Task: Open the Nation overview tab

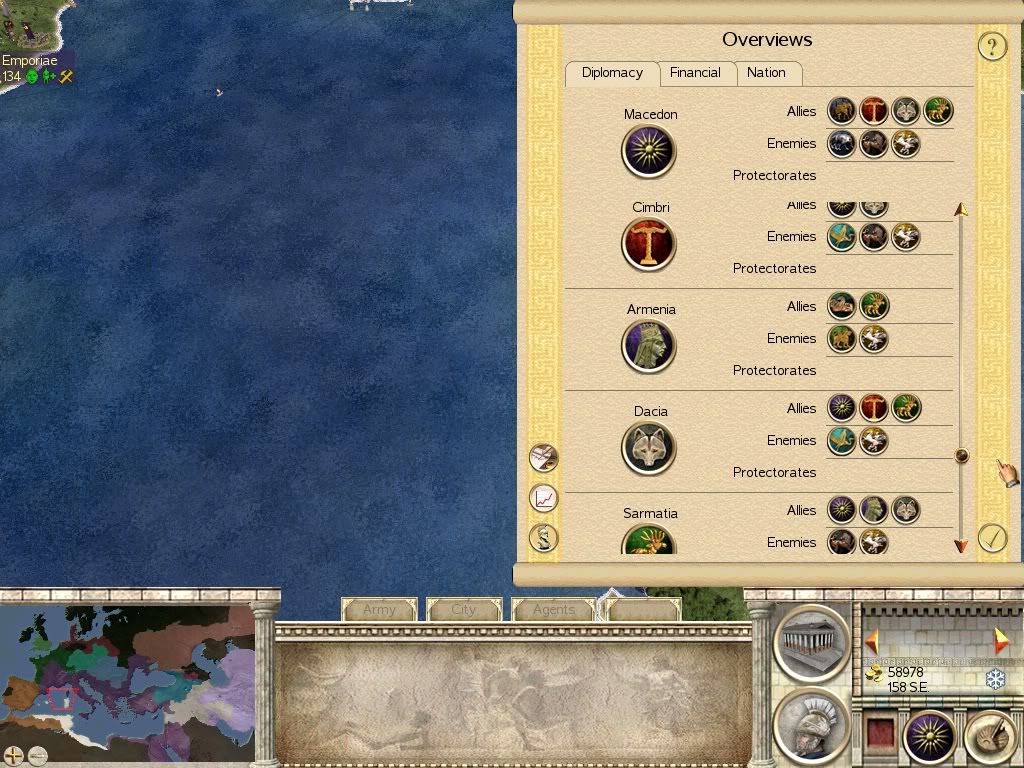Action: point(766,73)
